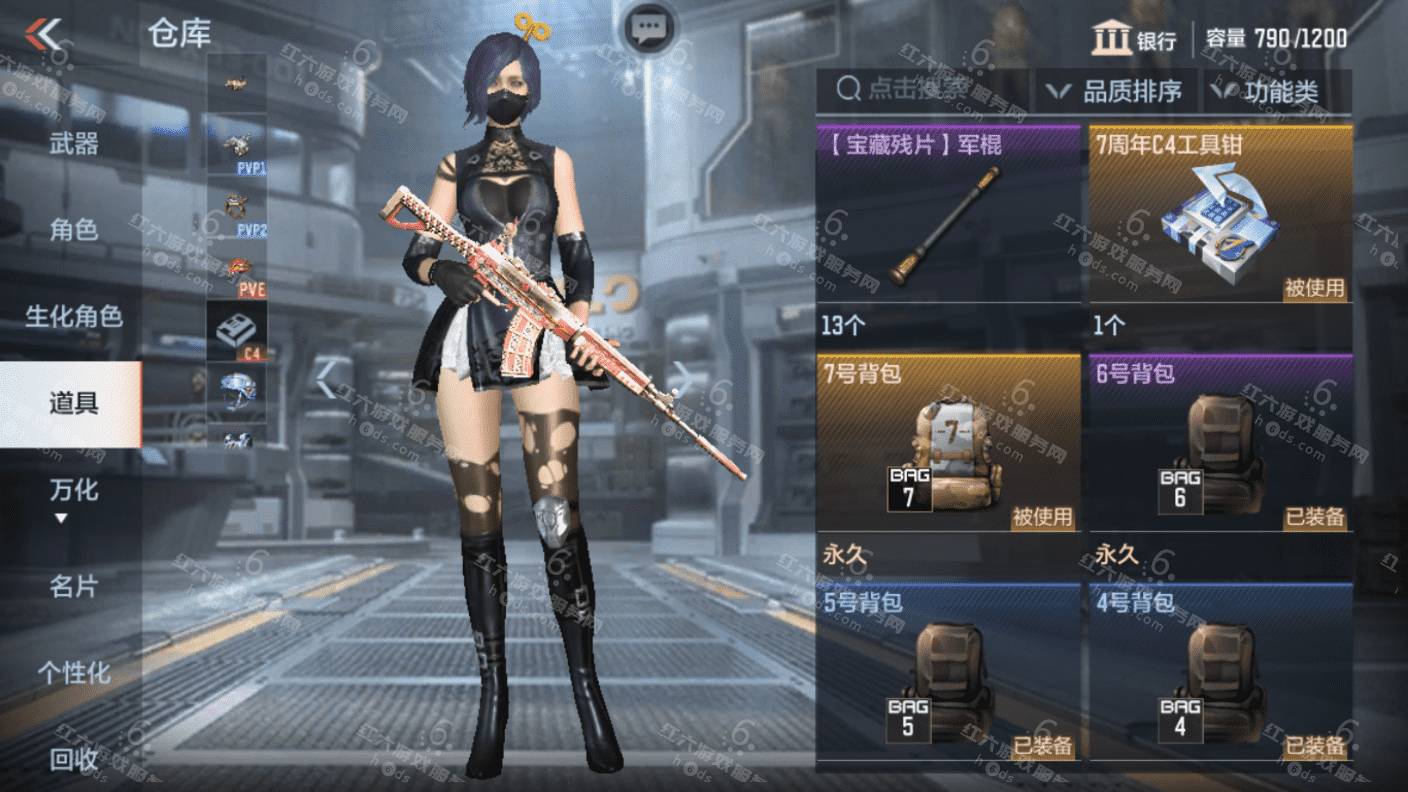Switch to the 生化角色 tab
Screen dimensions: 1408x792
pyautogui.click(x=74, y=317)
